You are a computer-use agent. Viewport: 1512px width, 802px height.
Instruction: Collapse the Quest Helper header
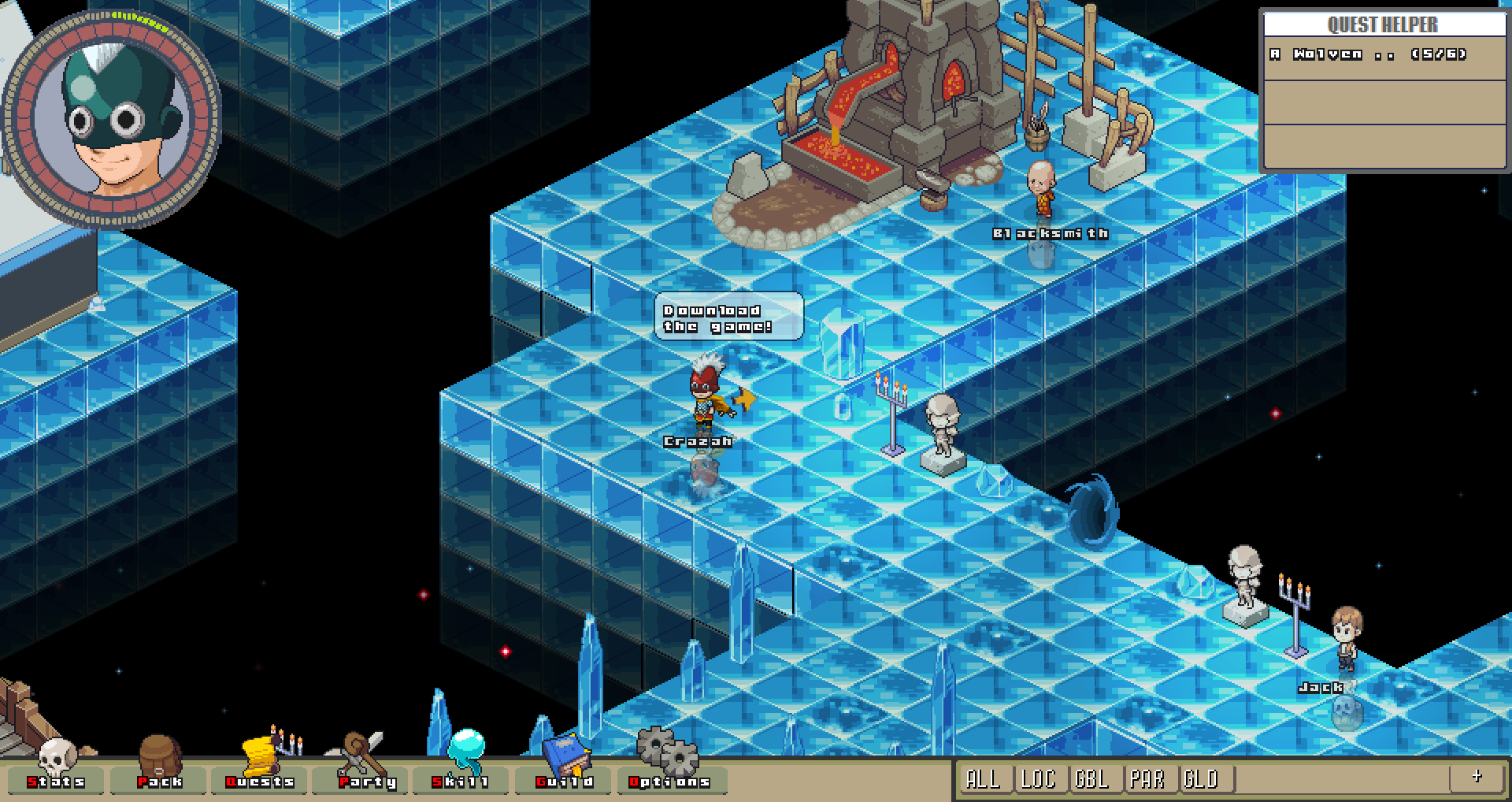1382,24
